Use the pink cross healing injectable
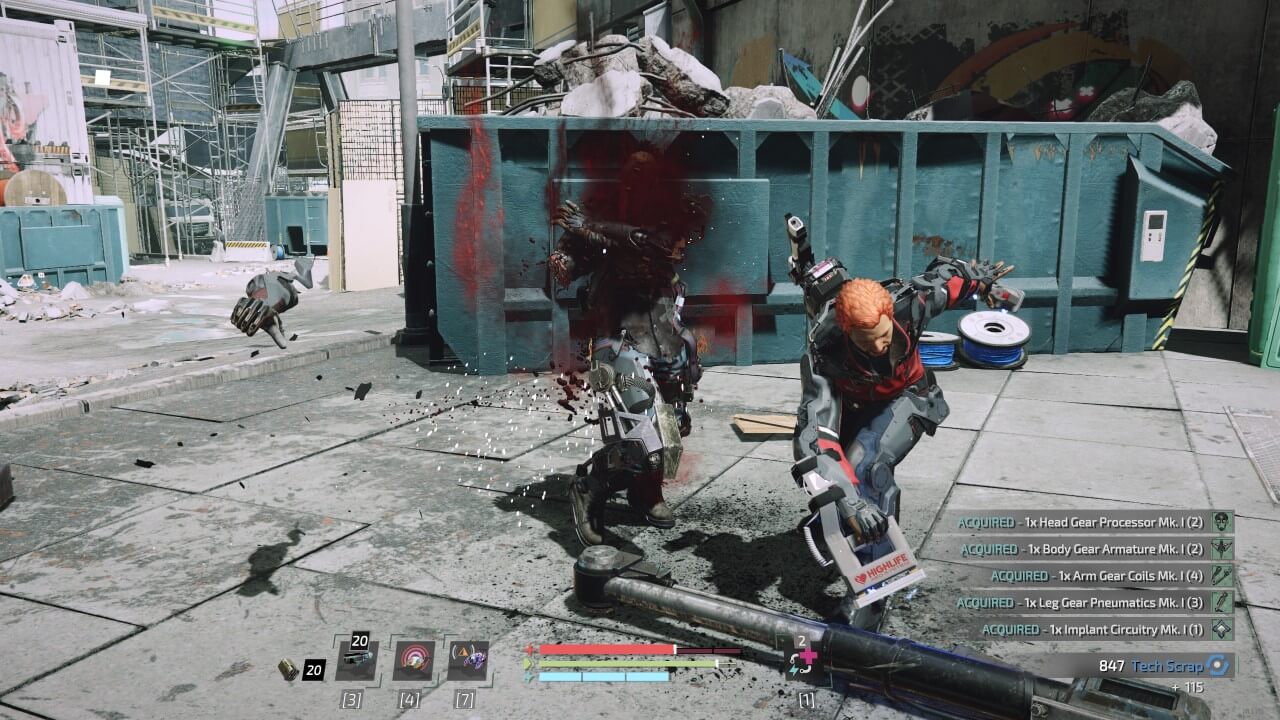Screen dimensions: 1280x720 [805, 659]
